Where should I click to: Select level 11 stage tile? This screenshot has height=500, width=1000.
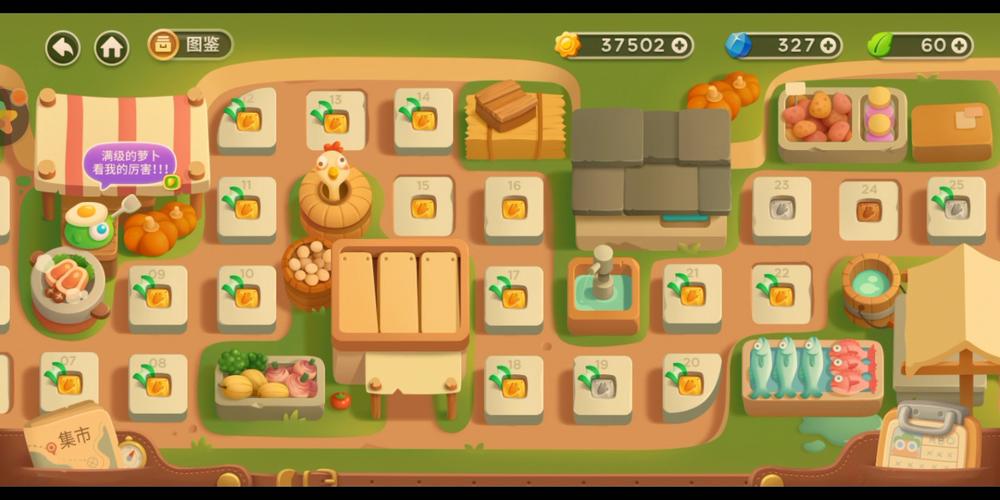[246, 207]
